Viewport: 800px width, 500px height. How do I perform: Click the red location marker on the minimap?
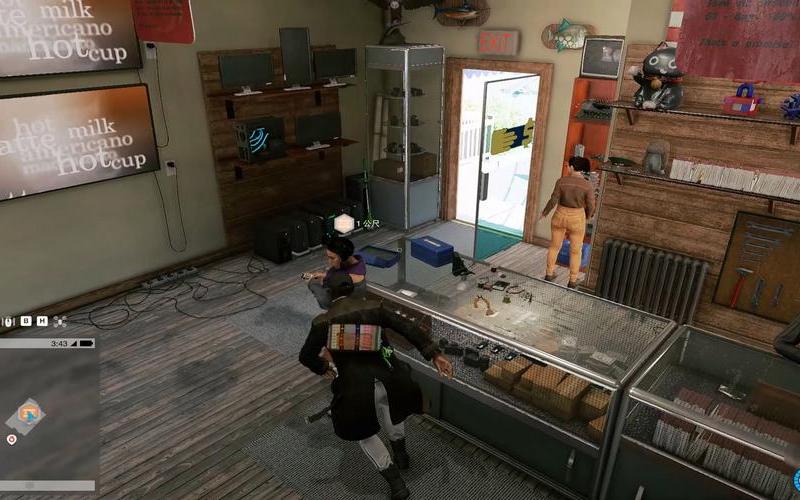coord(12,439)
